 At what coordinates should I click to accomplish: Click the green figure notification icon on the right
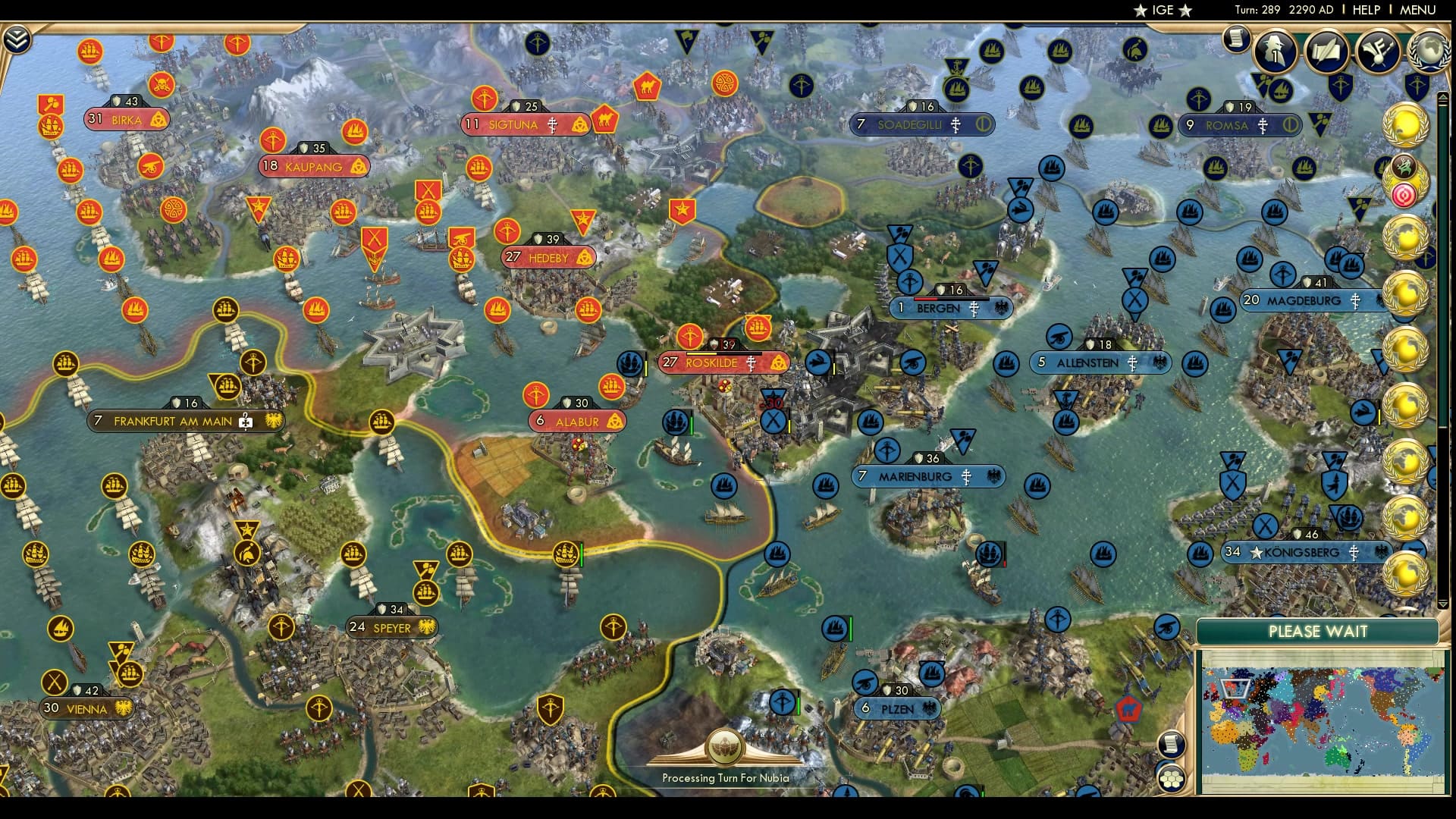1405,165
